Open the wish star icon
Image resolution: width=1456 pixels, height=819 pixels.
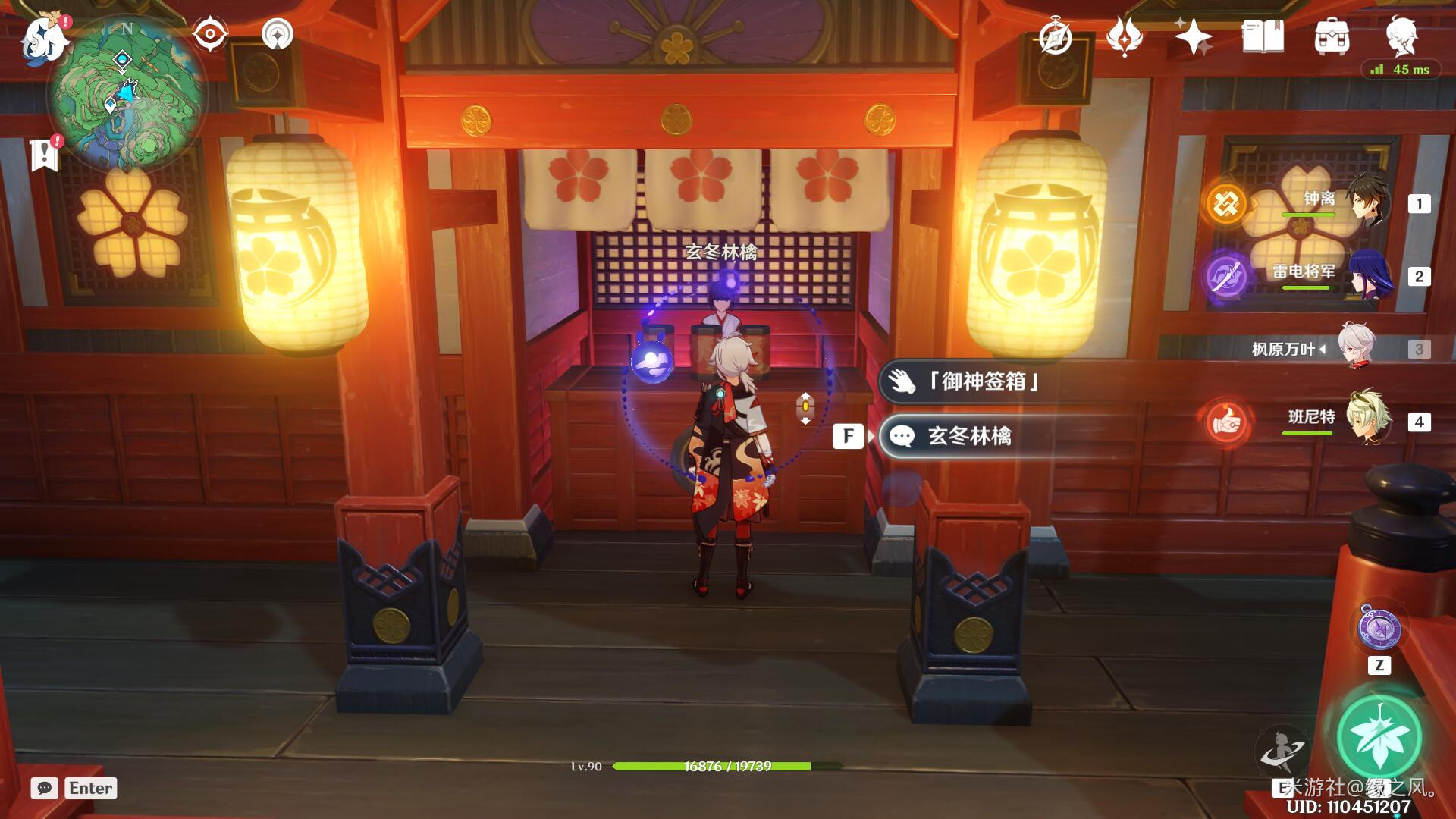1193,36
